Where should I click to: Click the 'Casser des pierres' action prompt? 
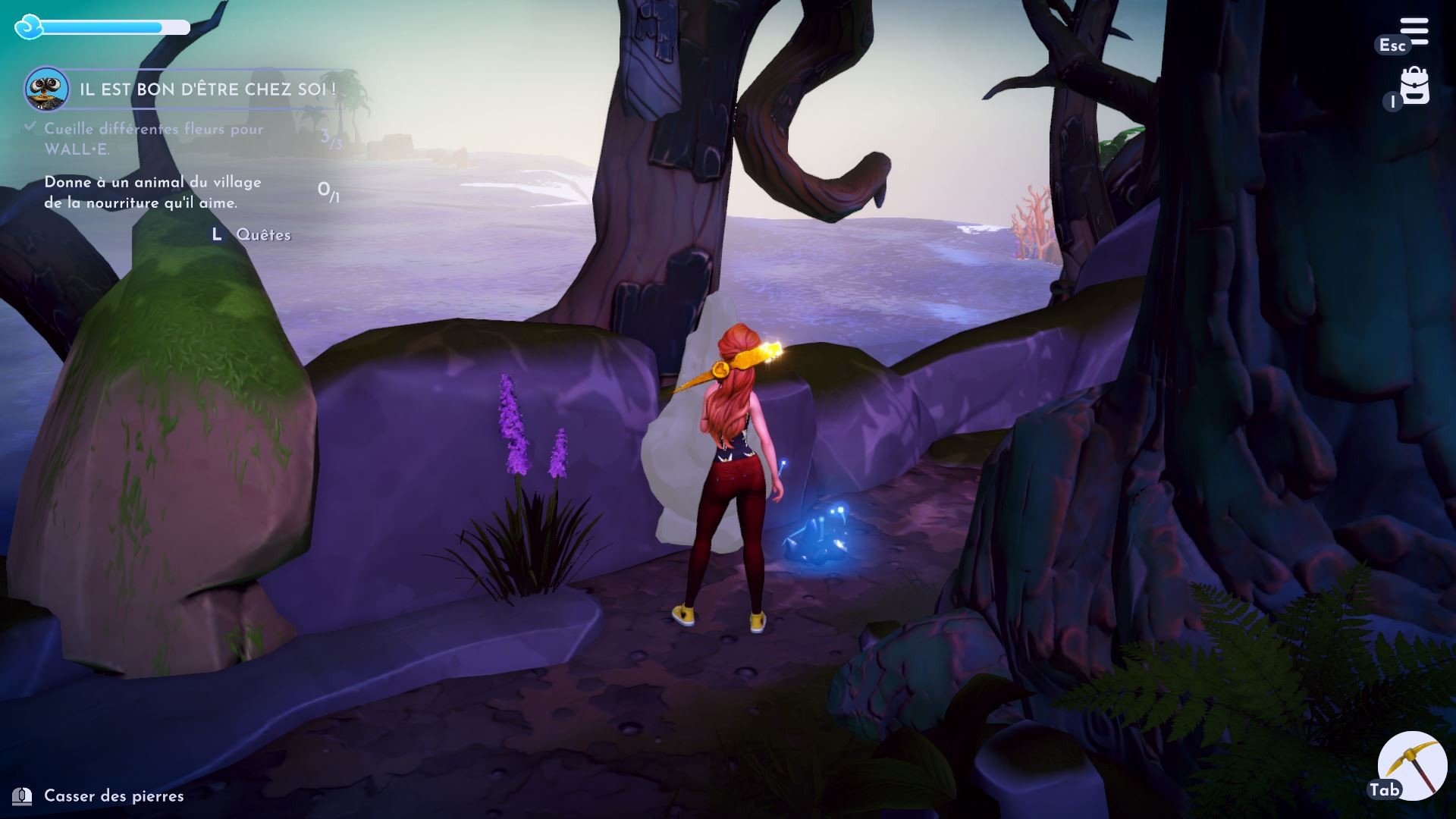pos(114,796)
